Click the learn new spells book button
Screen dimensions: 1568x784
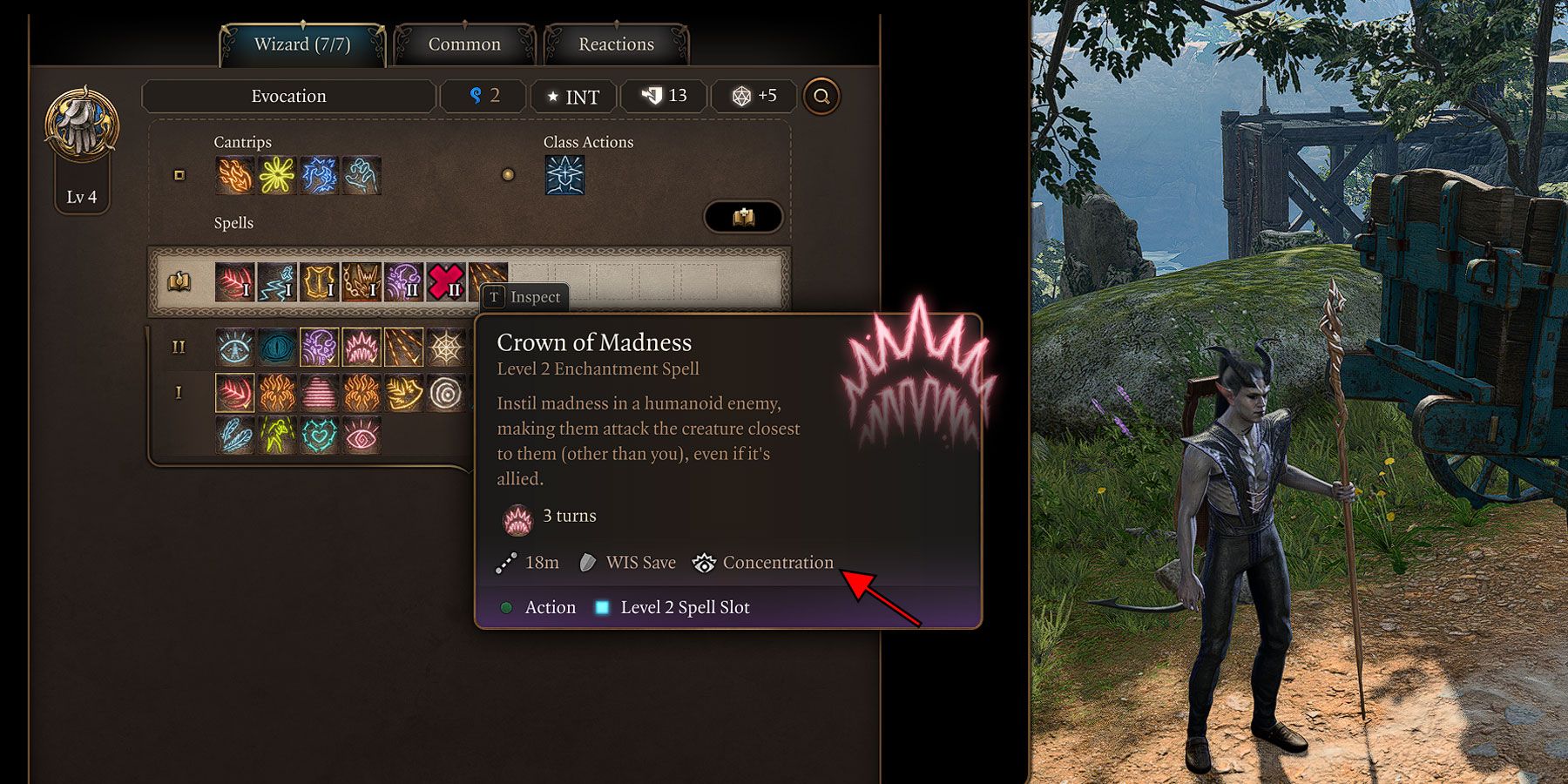[x=745, y=217]
